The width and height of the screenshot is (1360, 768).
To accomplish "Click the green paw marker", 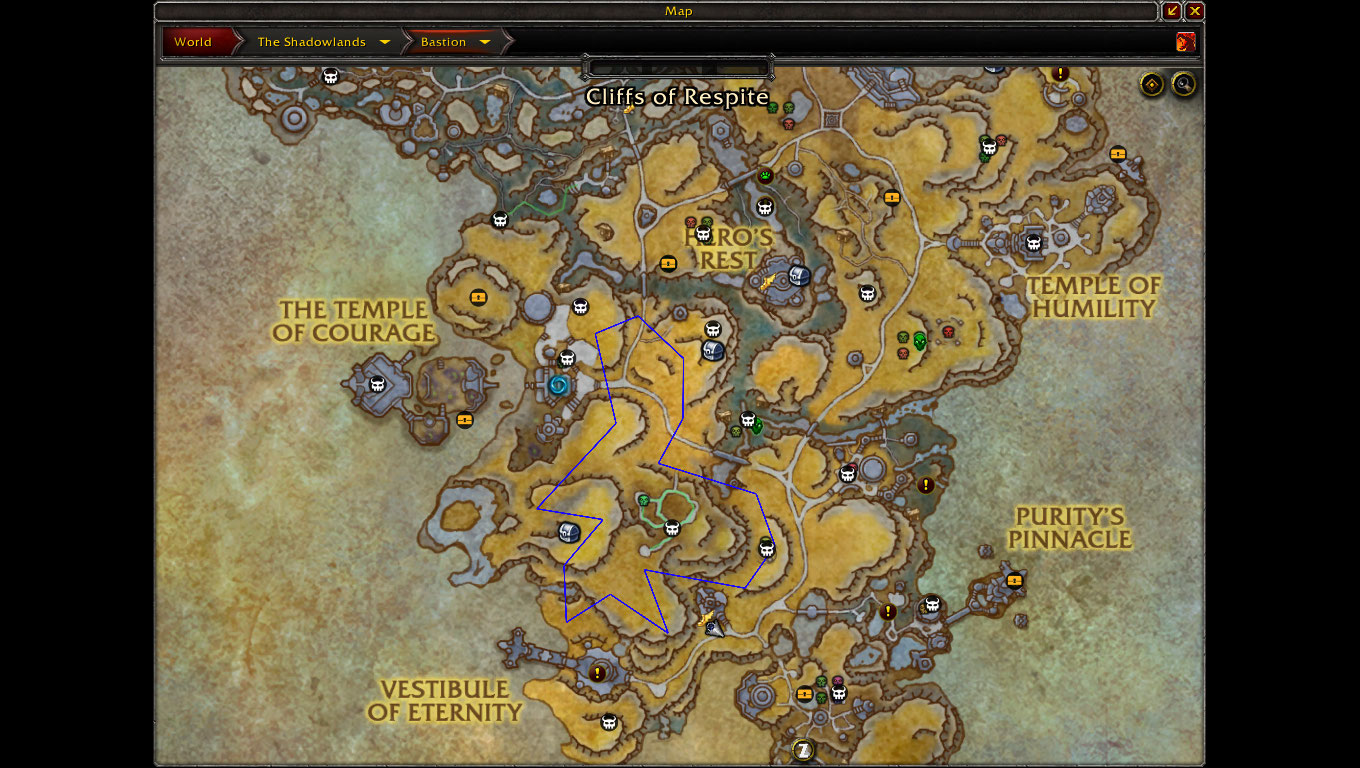I will (x=766, y=176).
